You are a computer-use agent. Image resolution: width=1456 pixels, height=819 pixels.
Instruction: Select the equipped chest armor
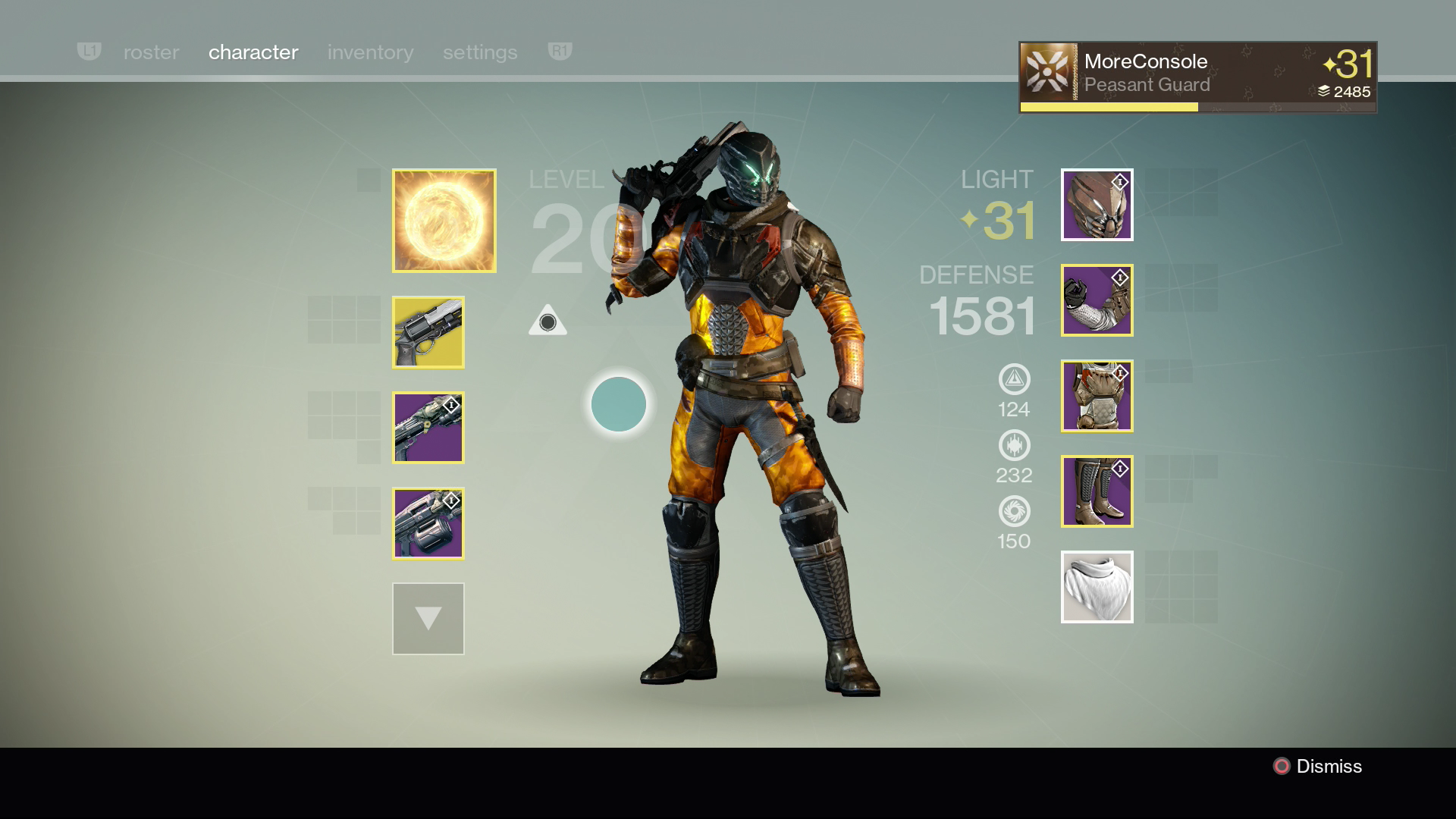(x=1097, y=396)
